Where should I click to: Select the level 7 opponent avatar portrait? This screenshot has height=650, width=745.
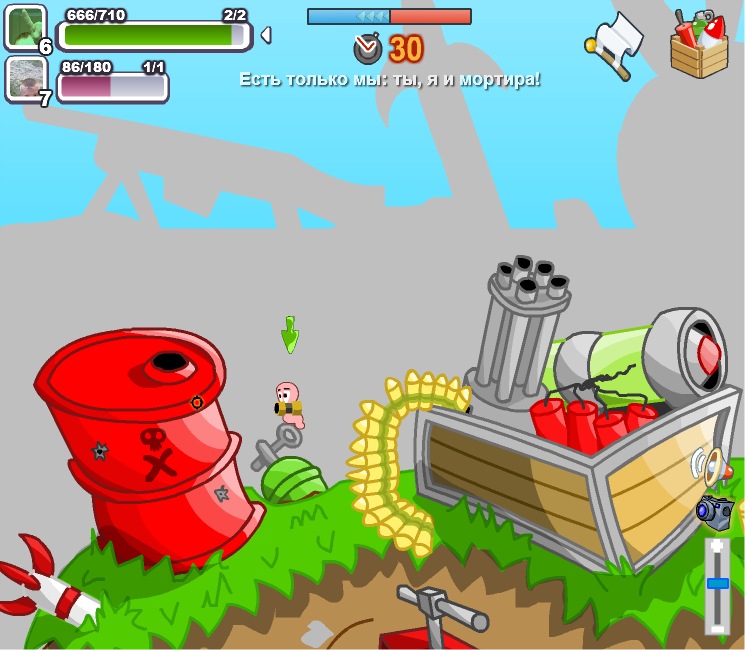tap(25, 78)
